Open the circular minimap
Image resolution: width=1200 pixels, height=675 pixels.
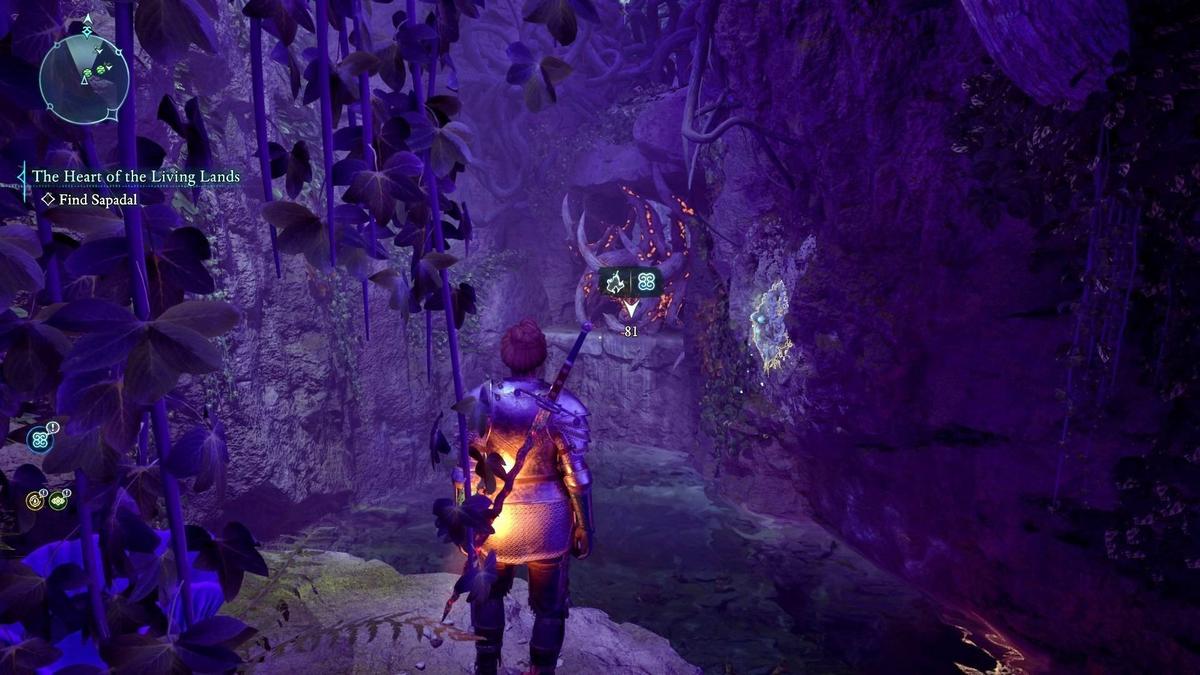coord(84,79)
